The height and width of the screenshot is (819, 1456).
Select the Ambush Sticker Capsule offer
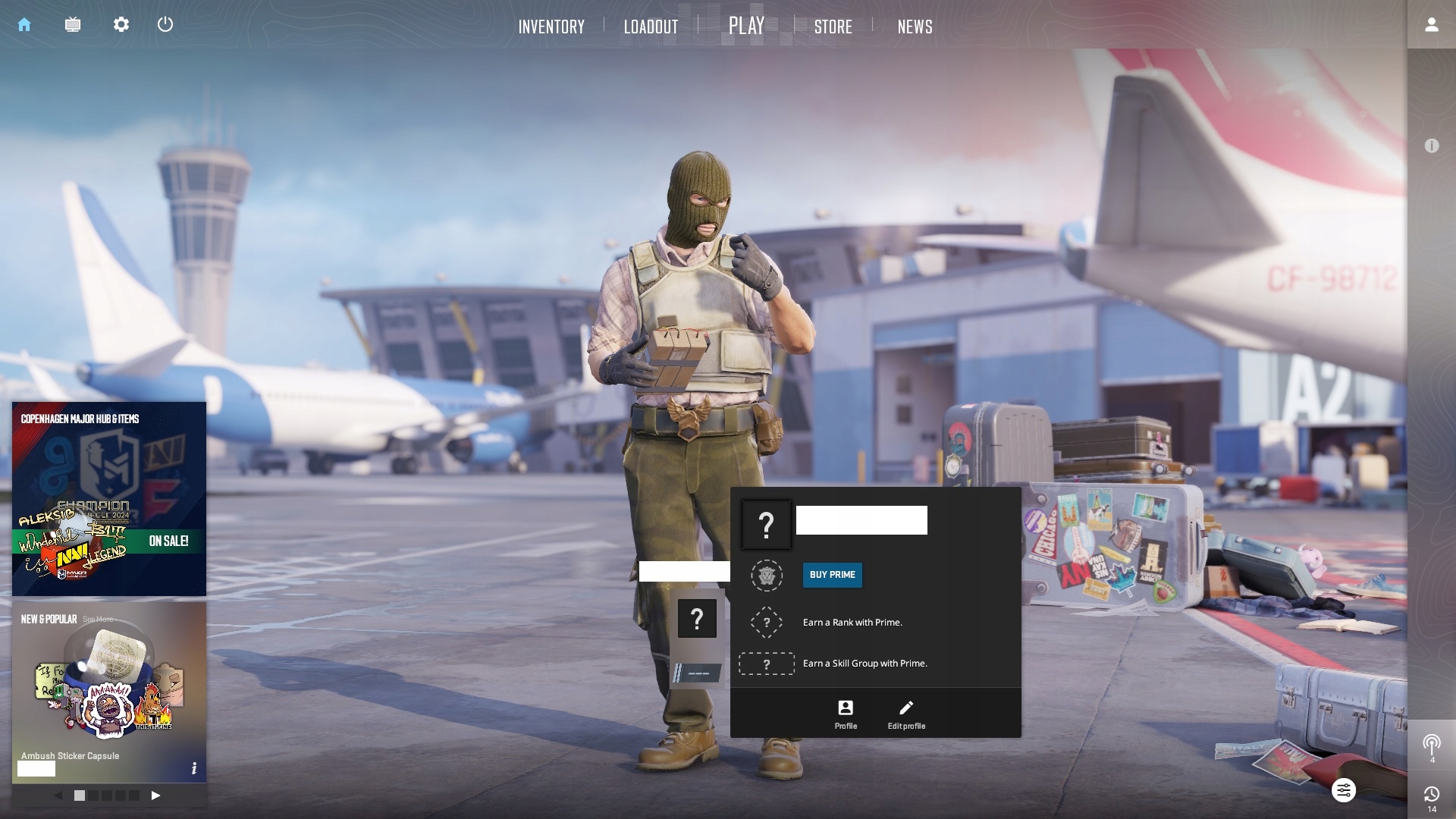click(109, 690)
